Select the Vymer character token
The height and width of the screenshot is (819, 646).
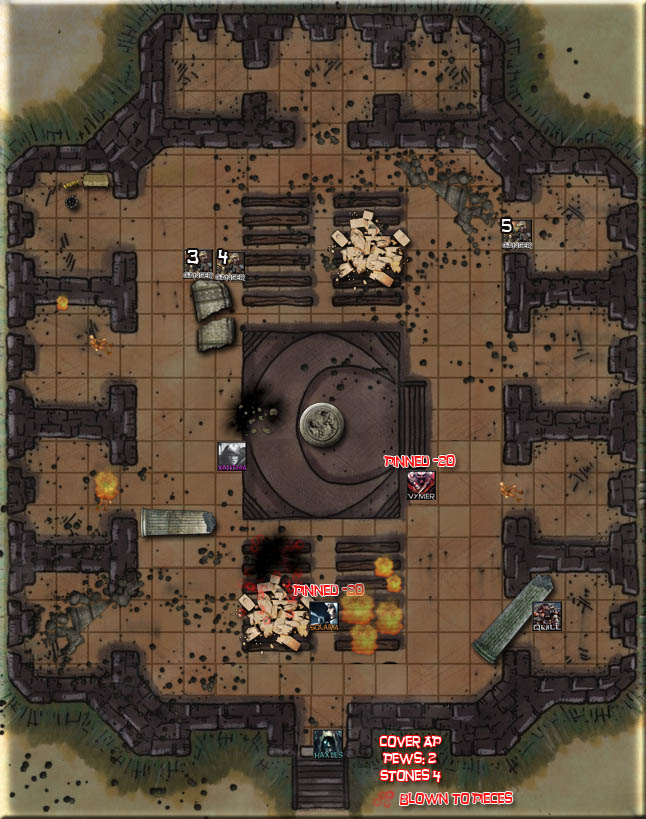tap(421, 484)
